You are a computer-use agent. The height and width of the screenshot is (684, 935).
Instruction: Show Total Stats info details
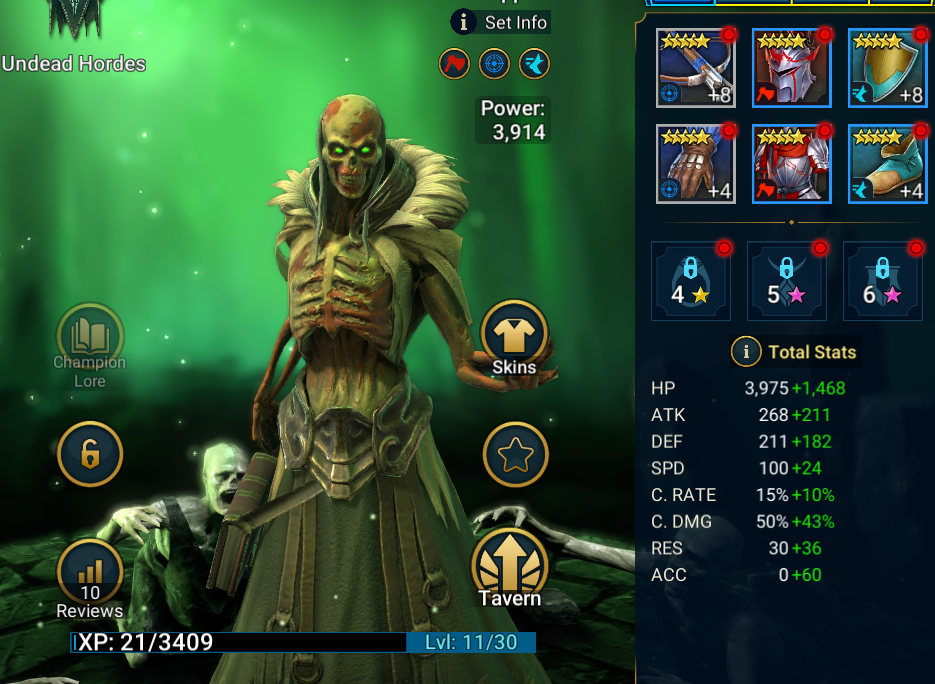tap(744, 352)
